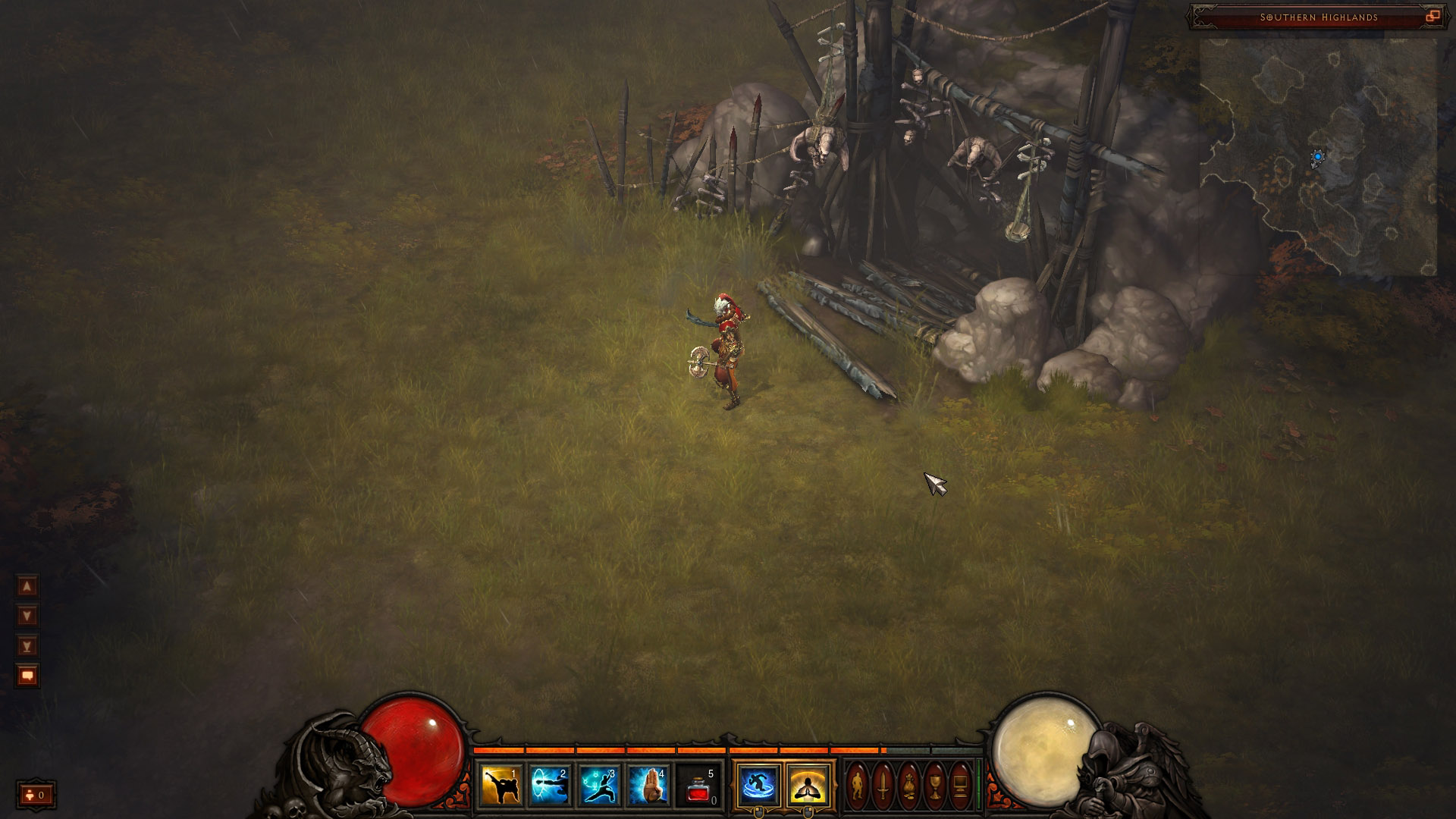Image resolution: width=1456 pixels, height=819 pixels.
Task: Toggle the minimap size button beside Southern Highlands
Action: (1432, 17)
